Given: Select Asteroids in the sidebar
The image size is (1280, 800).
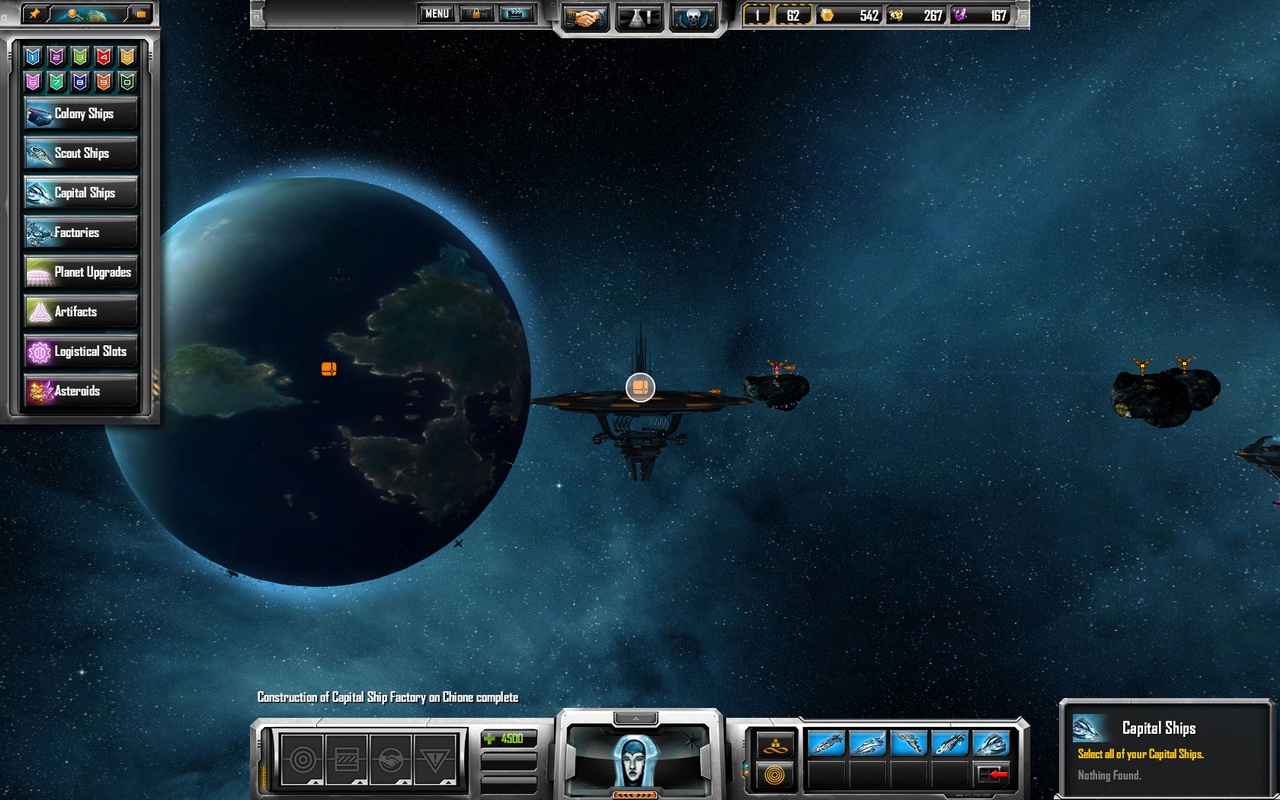Looking at the screenshot, I should [80, 391].
